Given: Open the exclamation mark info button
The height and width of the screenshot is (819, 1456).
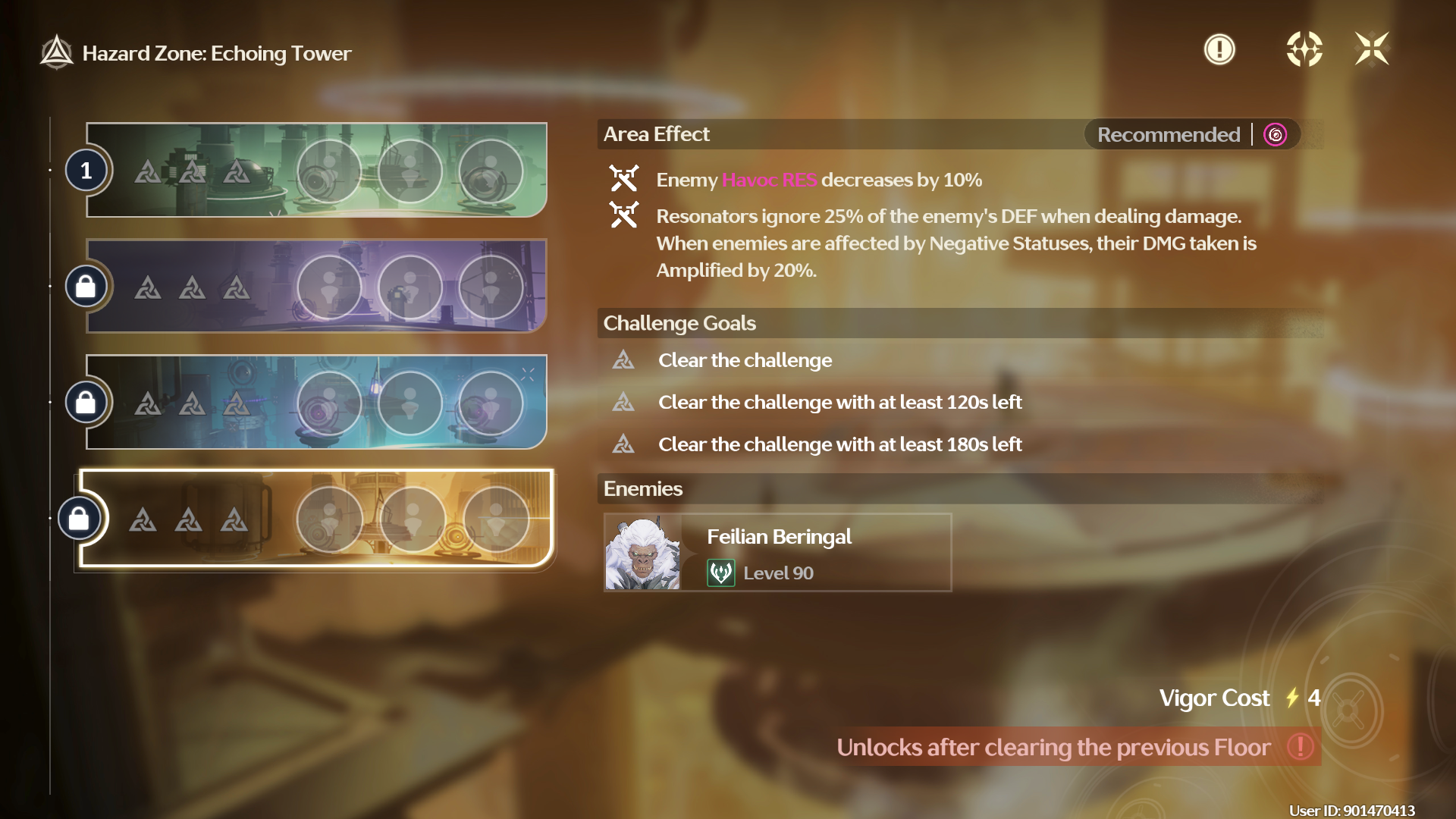Looking at the screenshot, I should (x=1219, y=50).
